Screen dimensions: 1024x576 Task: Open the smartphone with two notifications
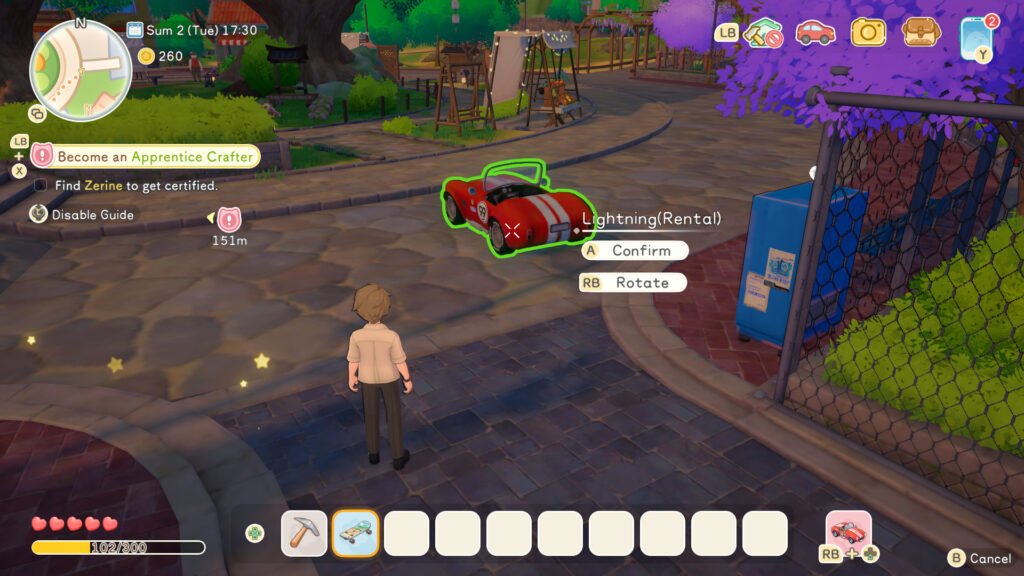[975, 34]
